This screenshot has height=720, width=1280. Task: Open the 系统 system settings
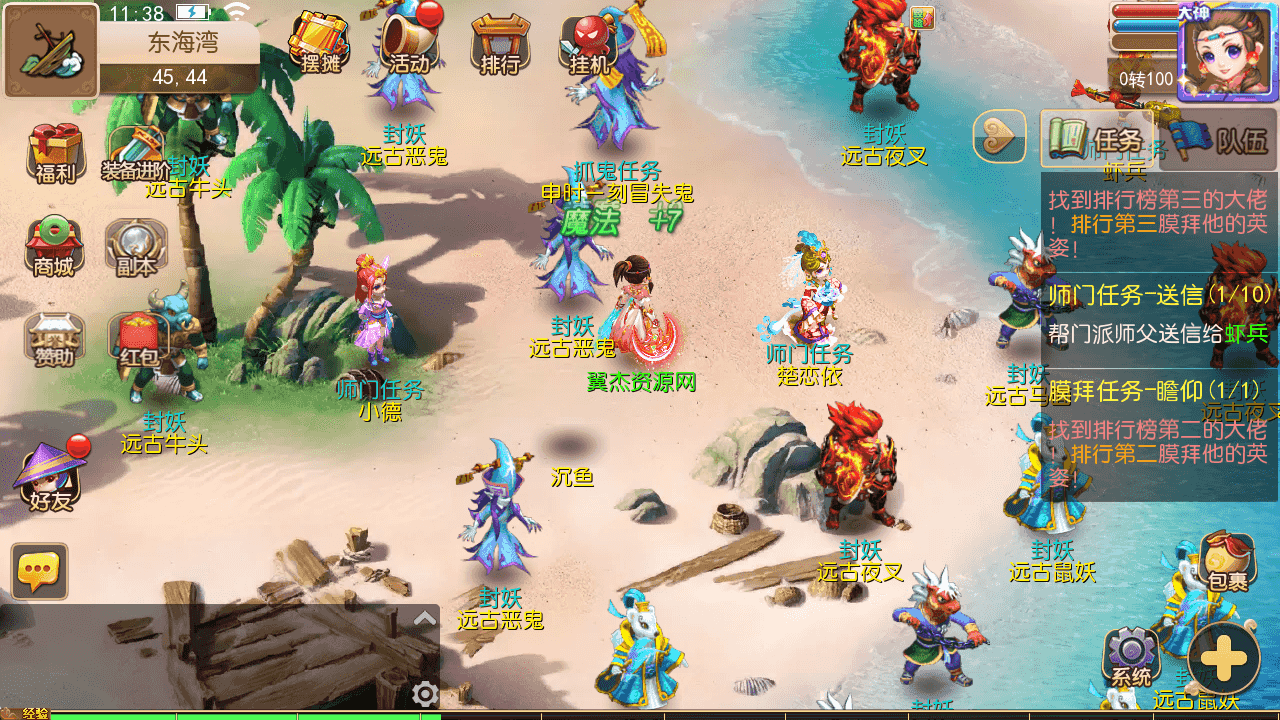point(1131,658)
